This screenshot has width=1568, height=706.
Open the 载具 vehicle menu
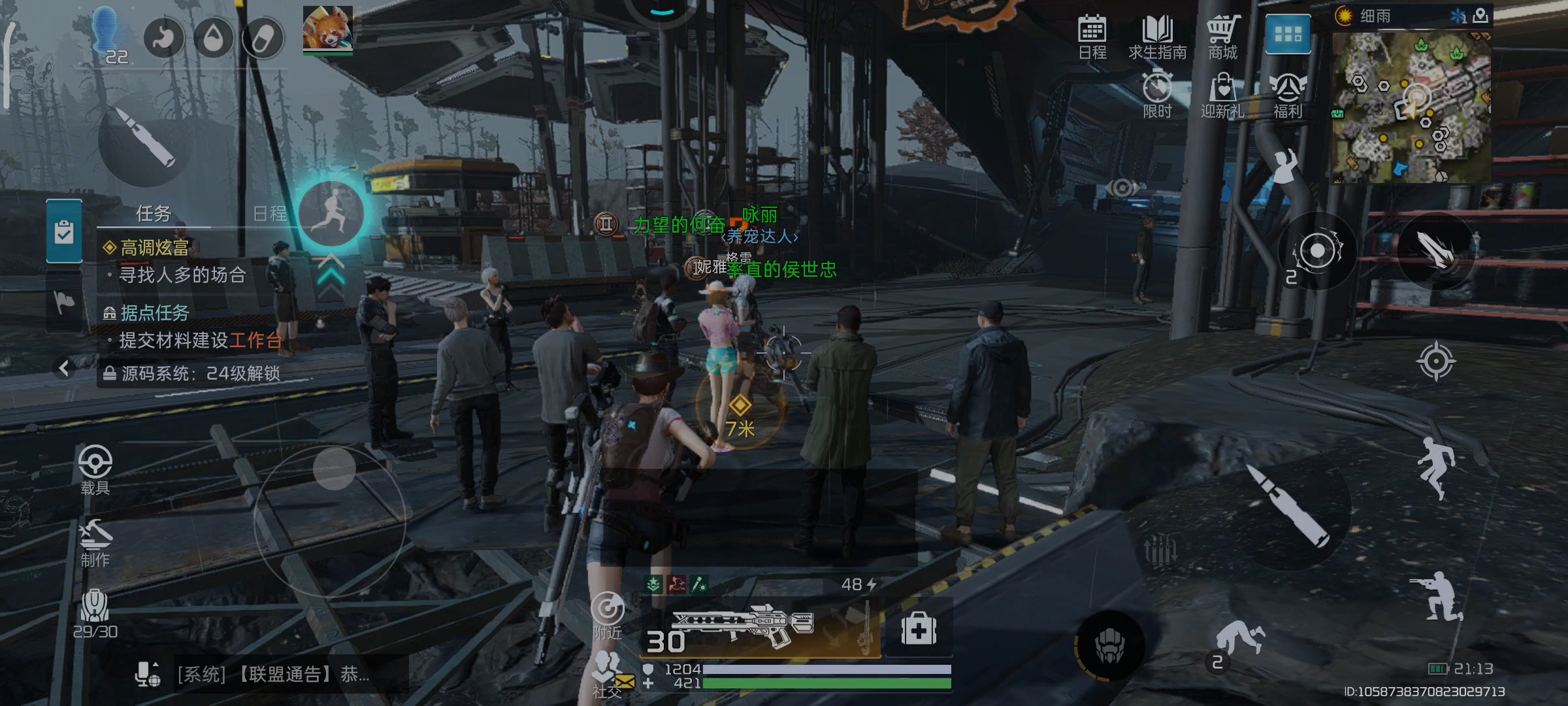[x=95, y=469]
